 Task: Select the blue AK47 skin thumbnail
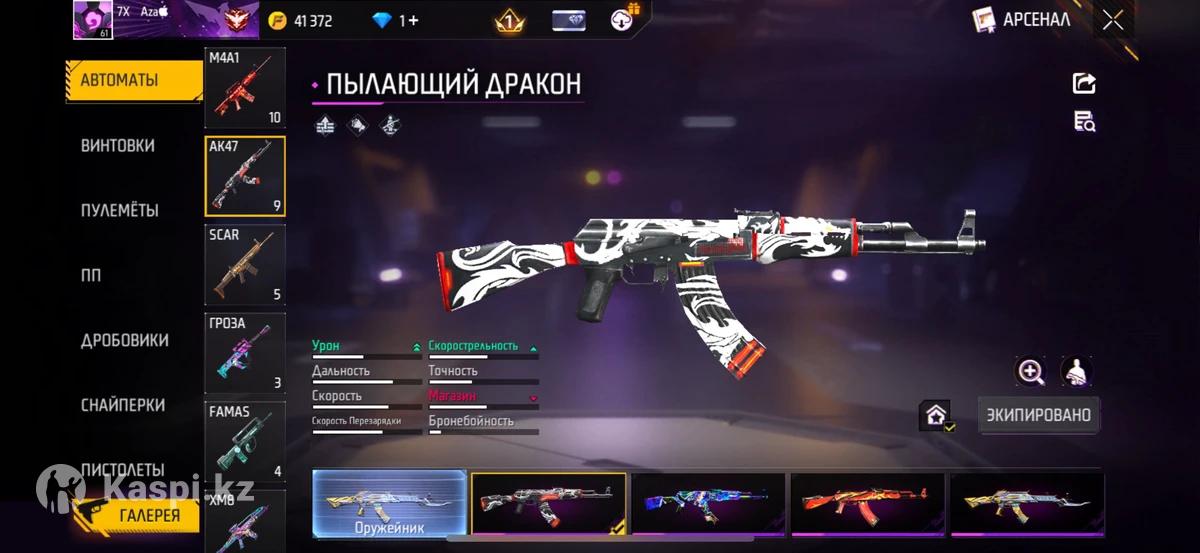708,503
